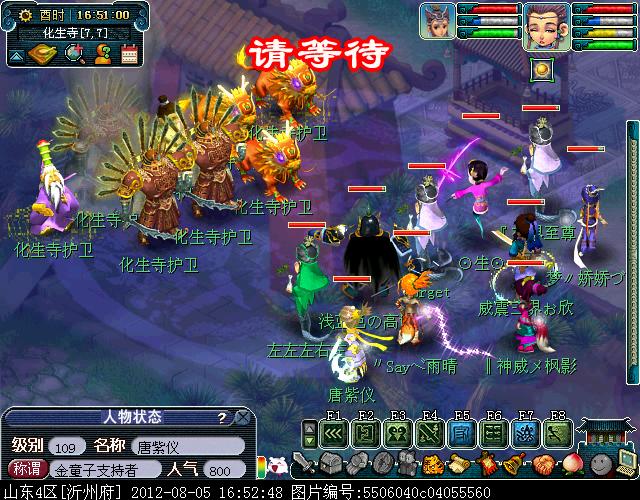Viewport: 640px width, 500px height.
Task: Use the blue F7 shortcut skill
Action: pyautogui.click(x=525, y=434)
